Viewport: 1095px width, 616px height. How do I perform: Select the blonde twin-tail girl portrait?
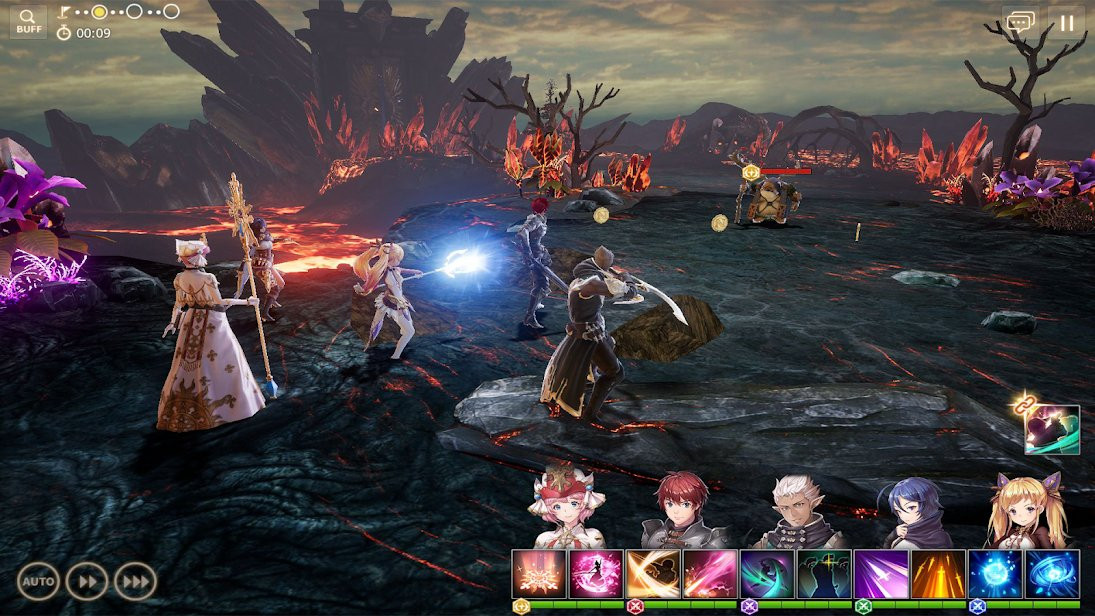tap(1024, 510)
